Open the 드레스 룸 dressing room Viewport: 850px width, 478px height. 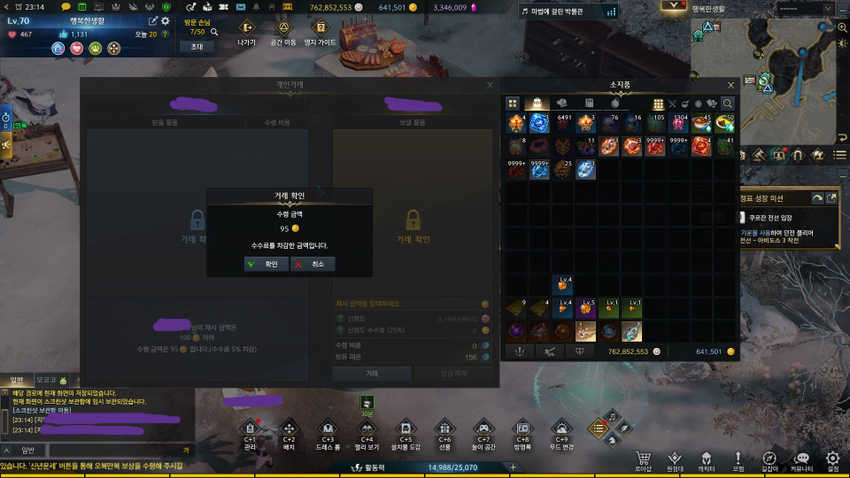pyautogui.click(x=327, y=431)
